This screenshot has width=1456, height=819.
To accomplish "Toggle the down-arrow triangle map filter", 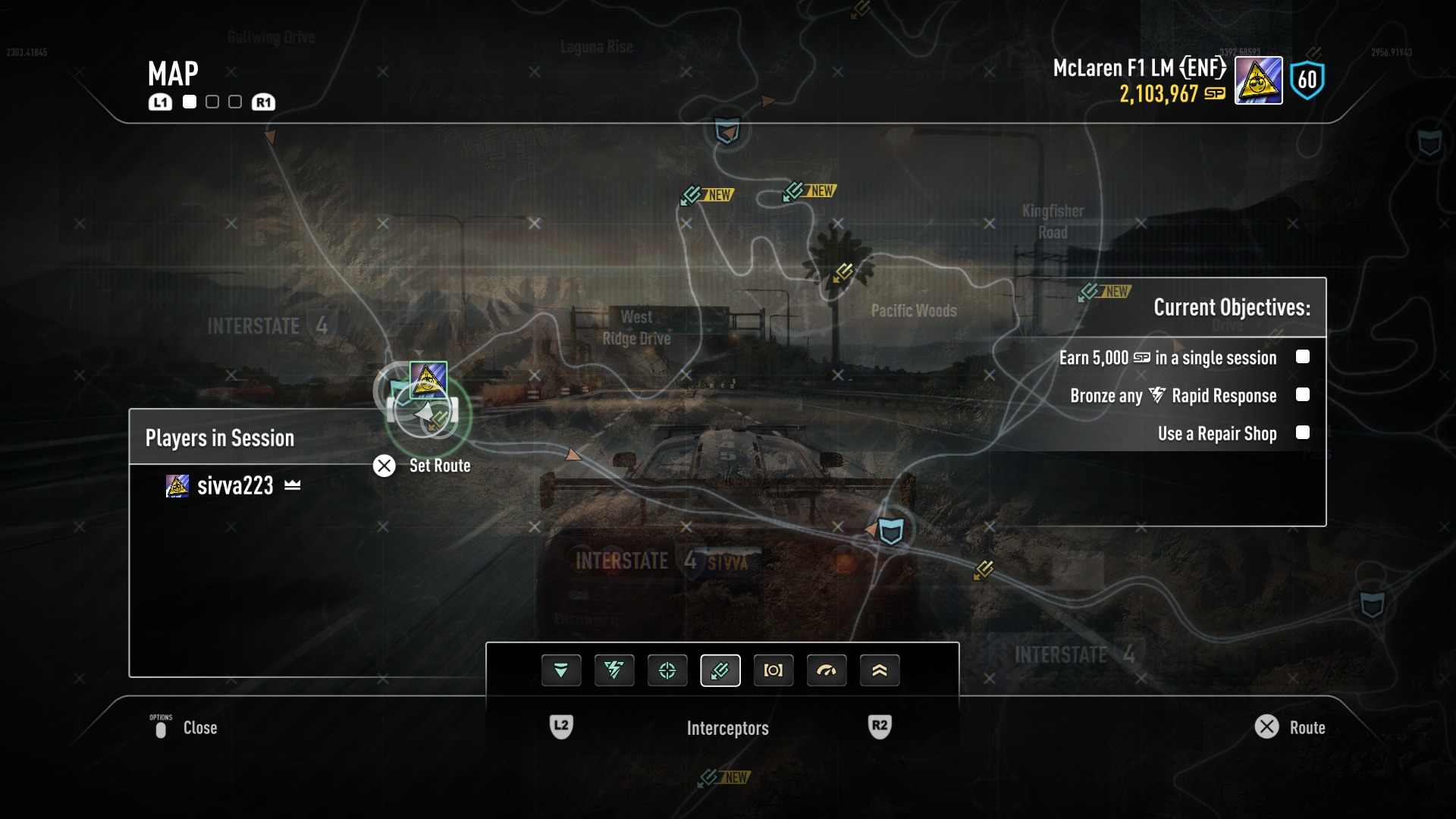I will (560, 670).
